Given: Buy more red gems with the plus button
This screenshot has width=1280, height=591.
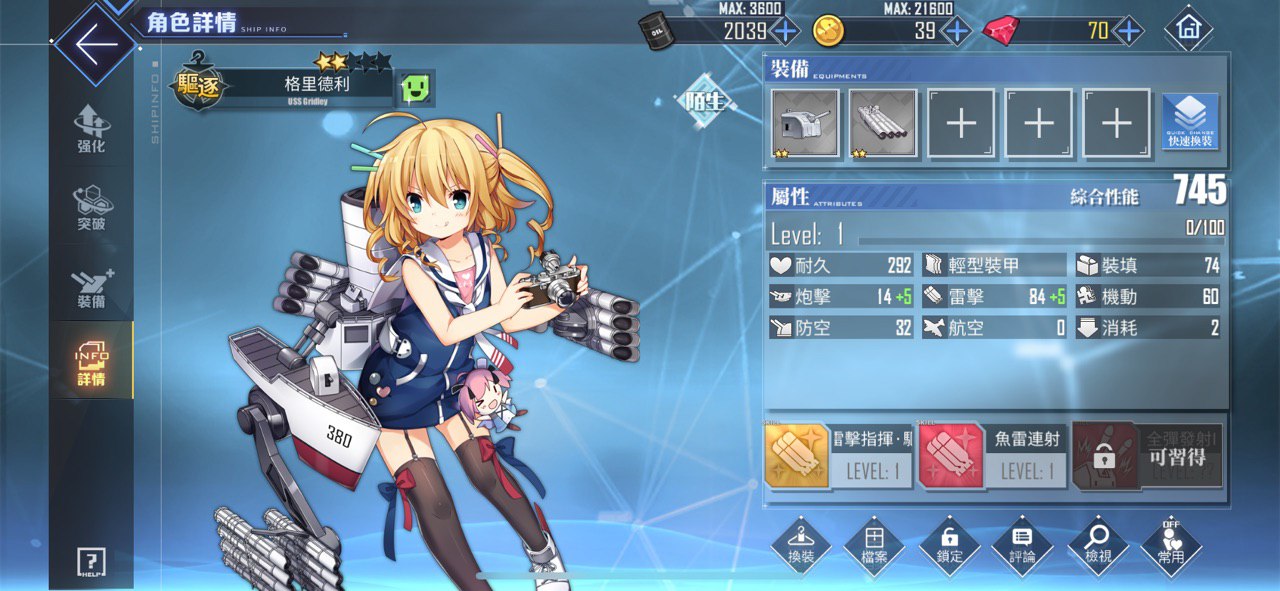Looking at the screenshot, I should click(1128, 31).
